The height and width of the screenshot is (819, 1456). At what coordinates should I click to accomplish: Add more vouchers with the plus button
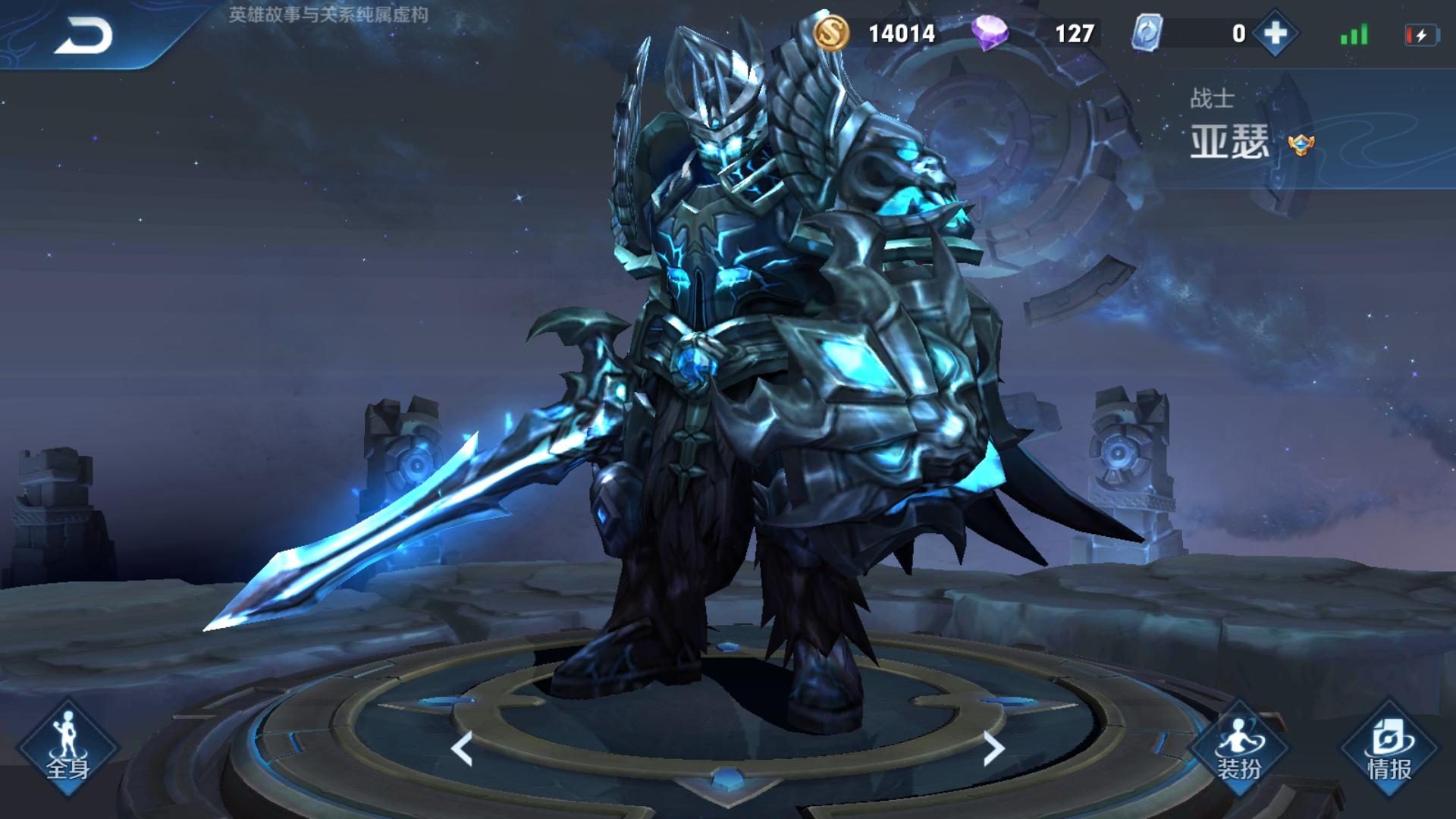(x=1275, y=34)
